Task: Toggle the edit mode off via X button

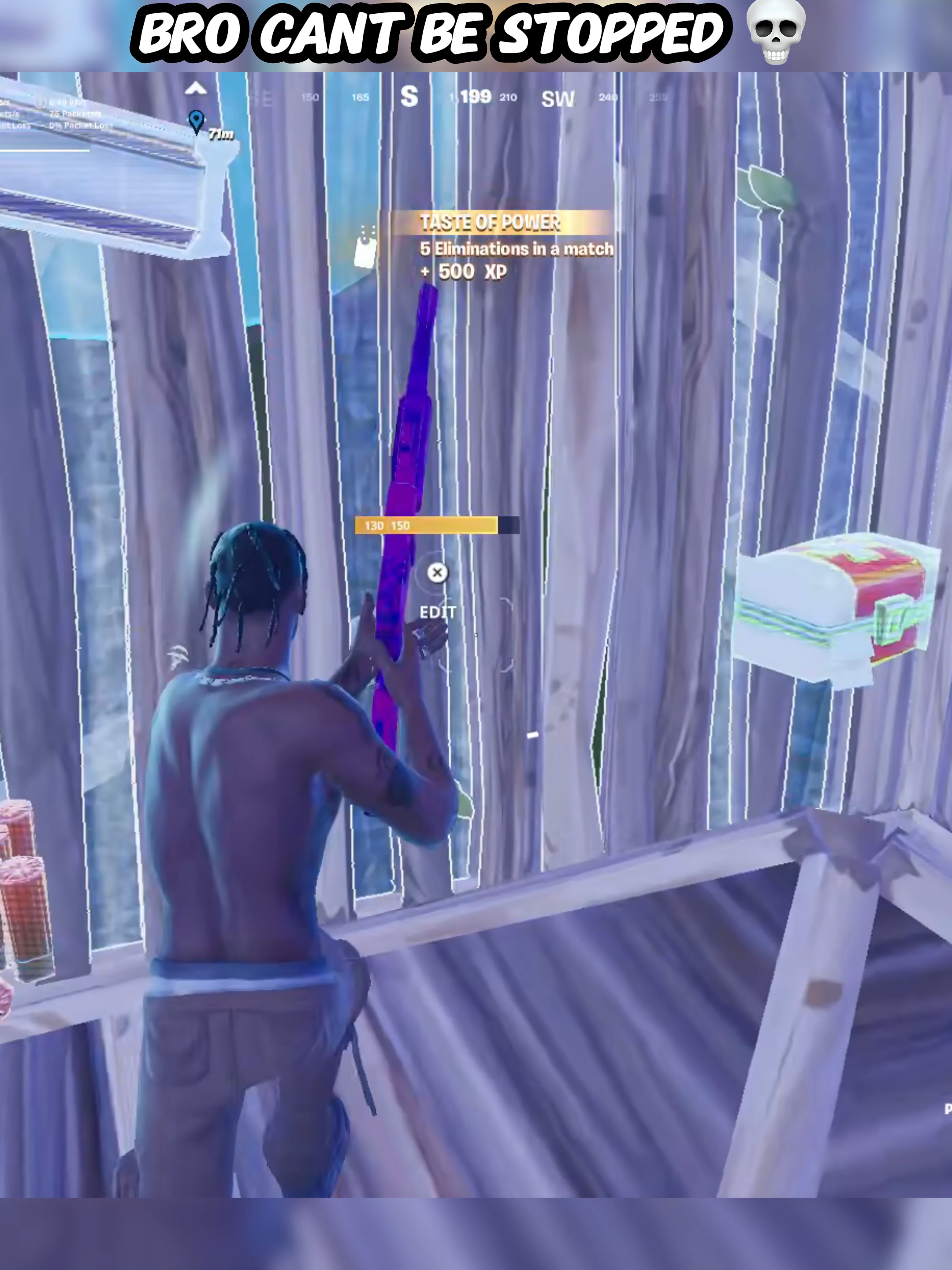Action: click(x=437, y=572)
